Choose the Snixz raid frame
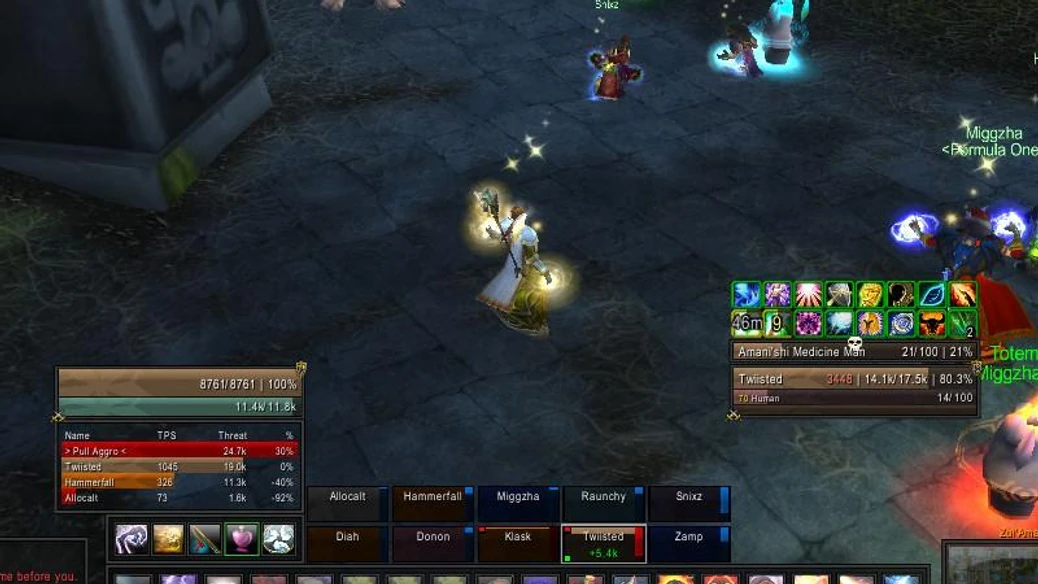 (688, 503)
